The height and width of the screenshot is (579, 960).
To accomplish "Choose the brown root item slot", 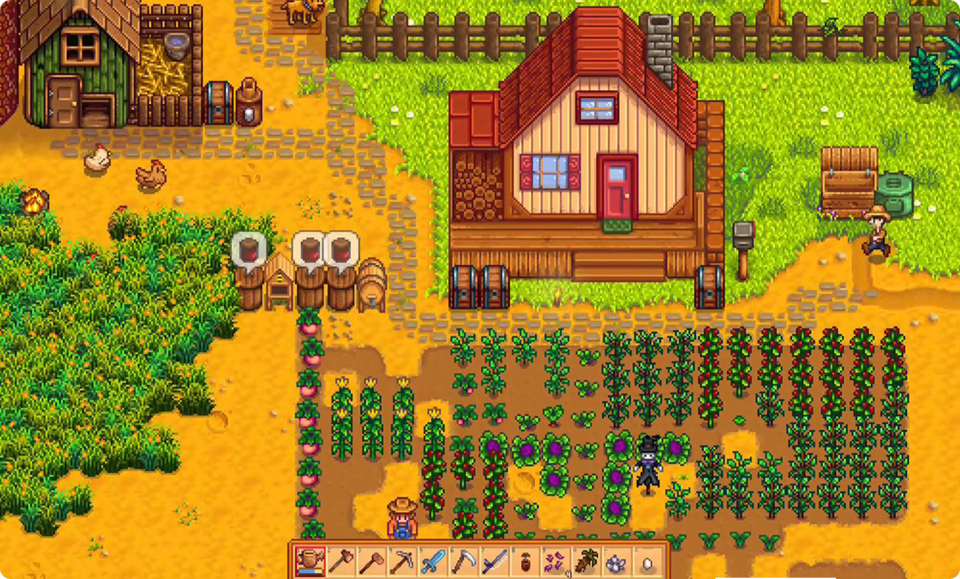I will tap(587, 561).
